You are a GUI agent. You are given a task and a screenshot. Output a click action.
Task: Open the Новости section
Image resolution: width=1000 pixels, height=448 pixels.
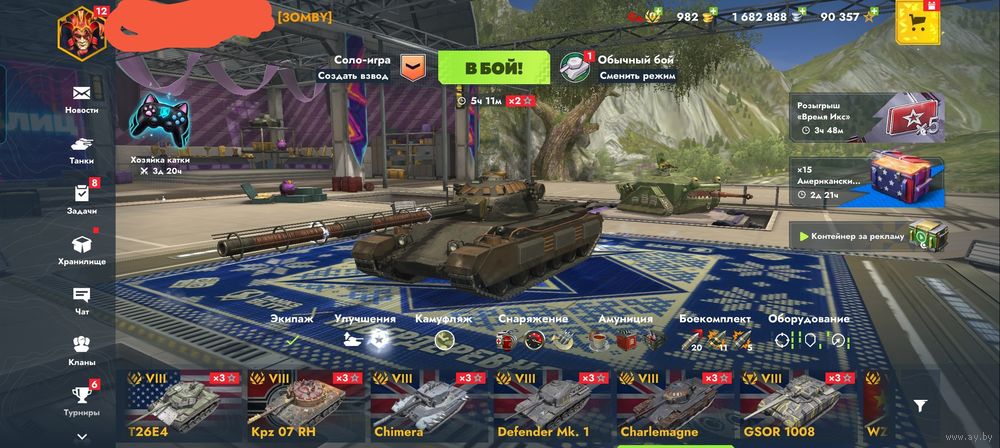(82, 98)
